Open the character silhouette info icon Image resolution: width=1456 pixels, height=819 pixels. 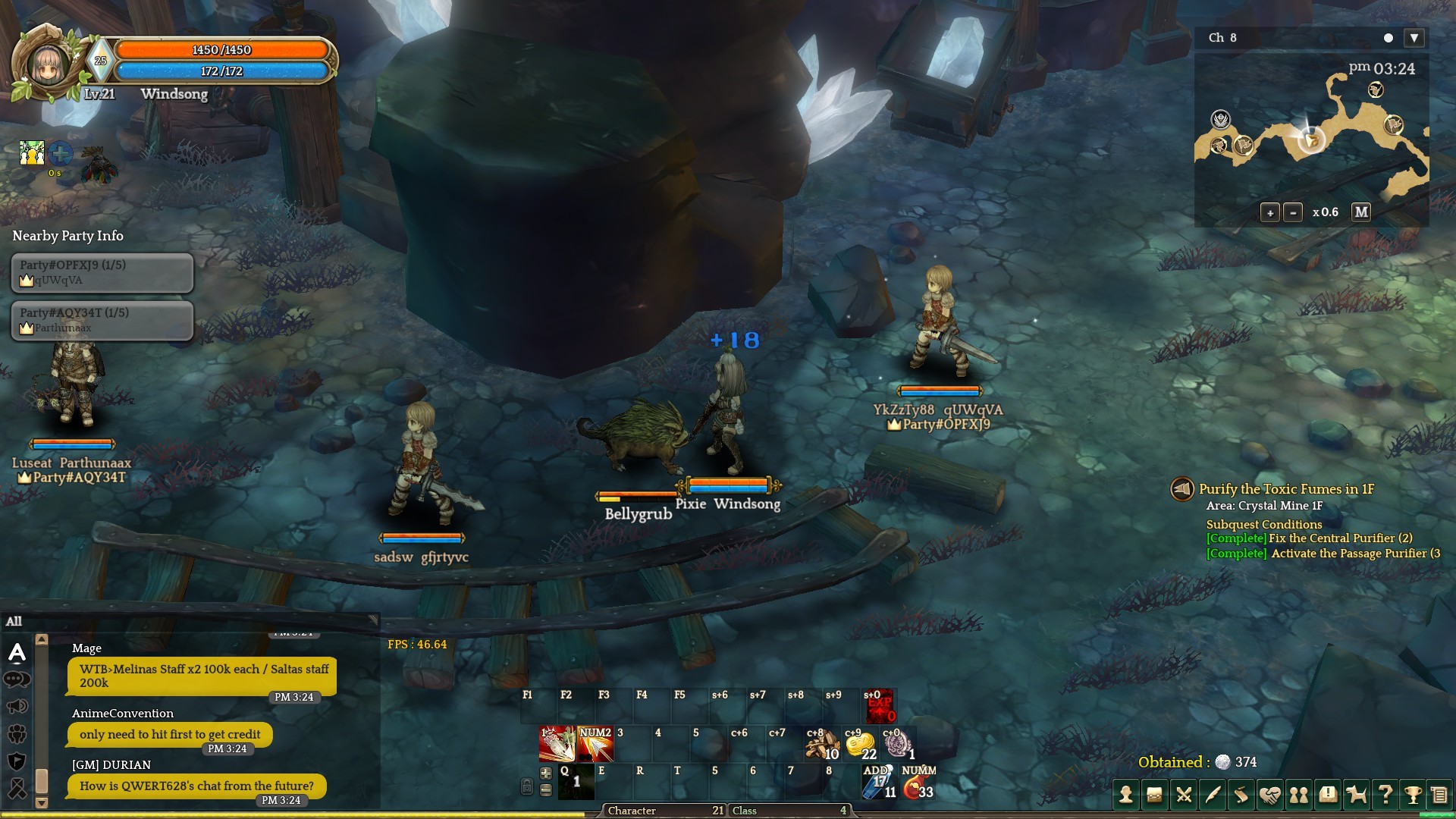click(1126, 795)
